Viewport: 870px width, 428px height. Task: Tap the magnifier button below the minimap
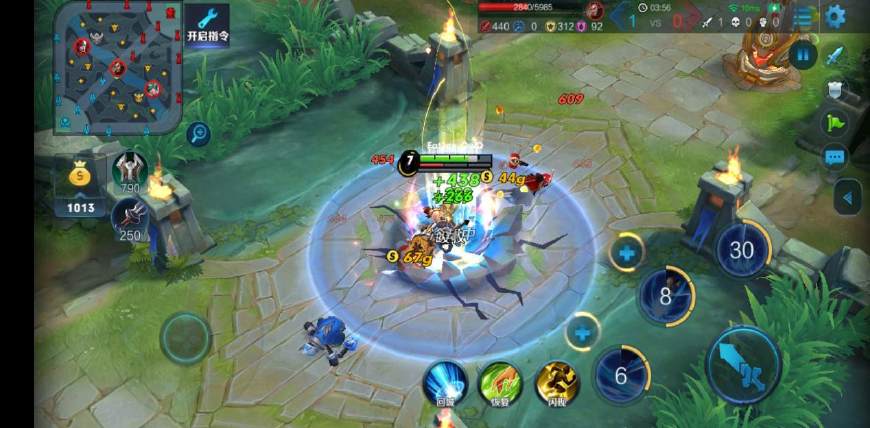click(x=198, y=133)
